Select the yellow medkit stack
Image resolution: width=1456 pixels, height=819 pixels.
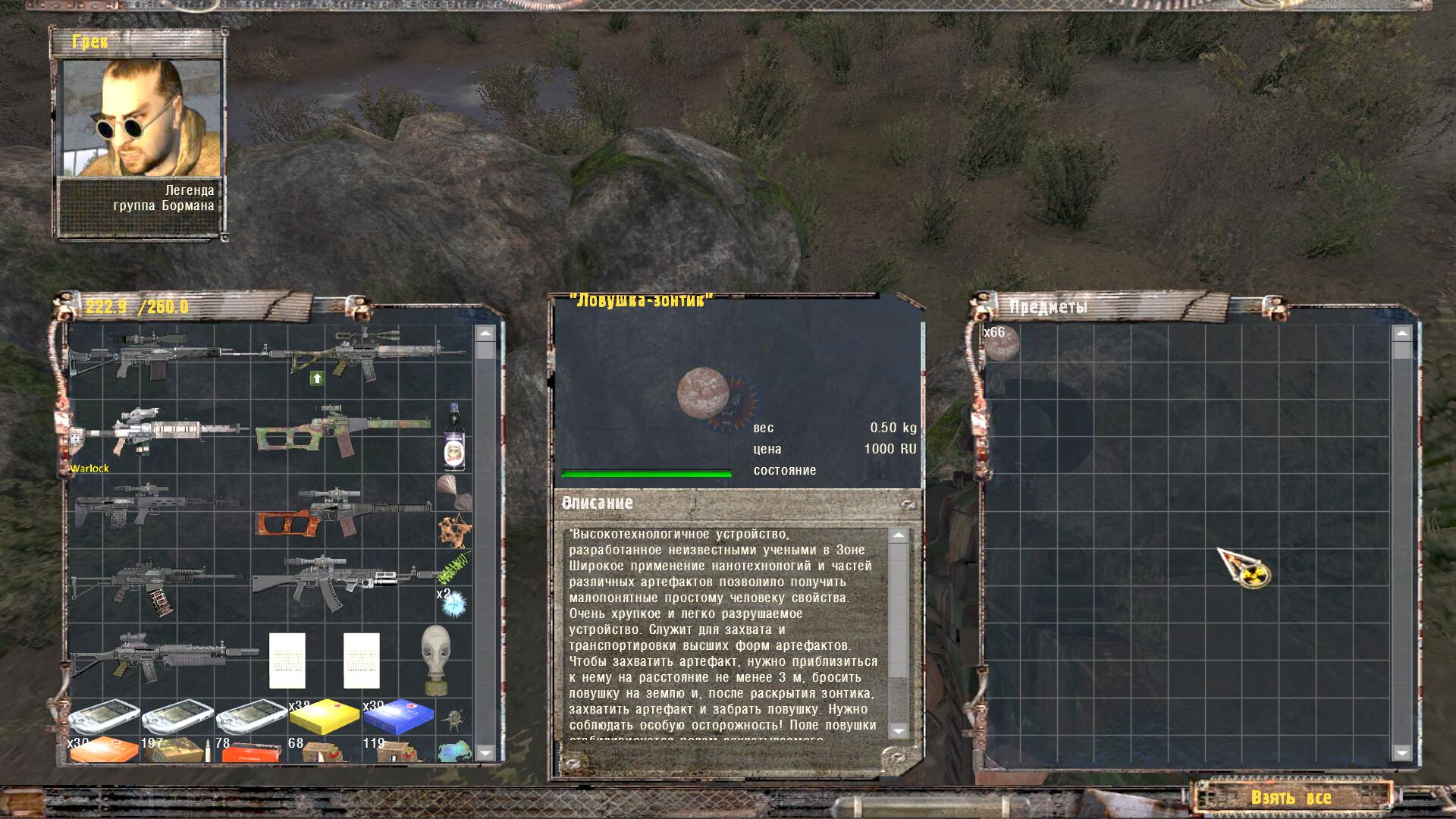[325, 717]
